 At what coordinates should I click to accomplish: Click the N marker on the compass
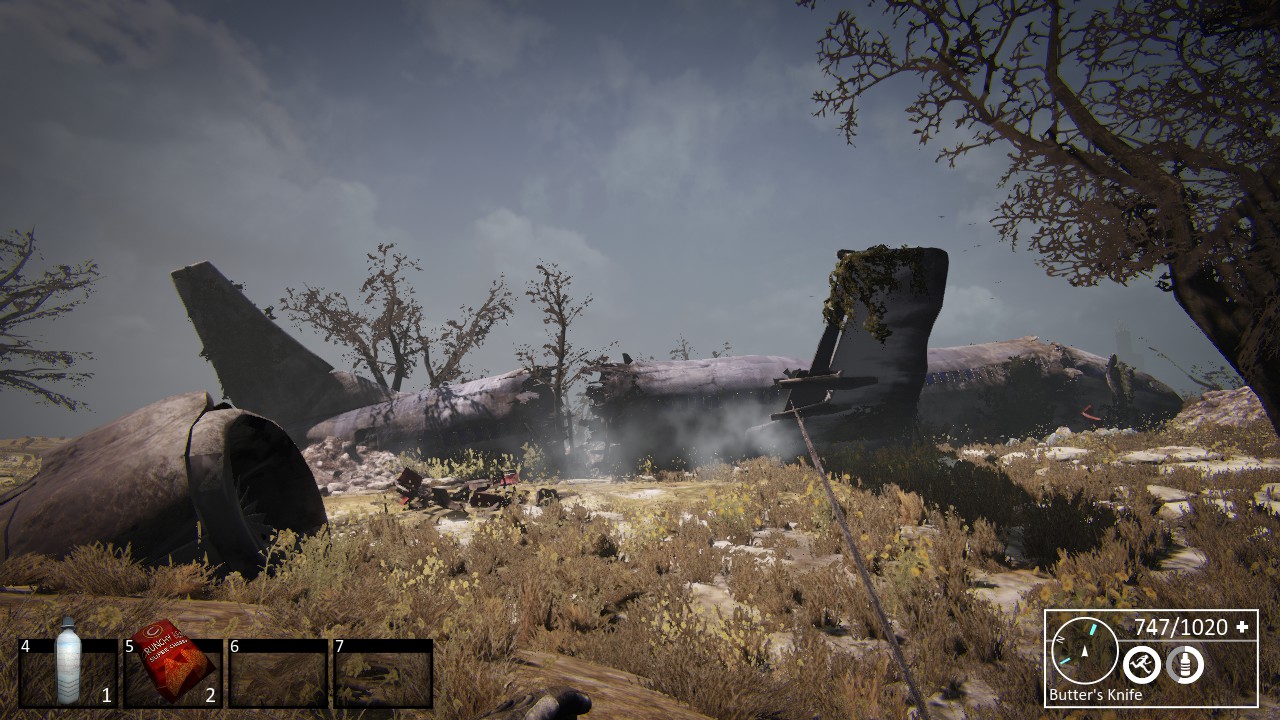(x=1060, y=638)
